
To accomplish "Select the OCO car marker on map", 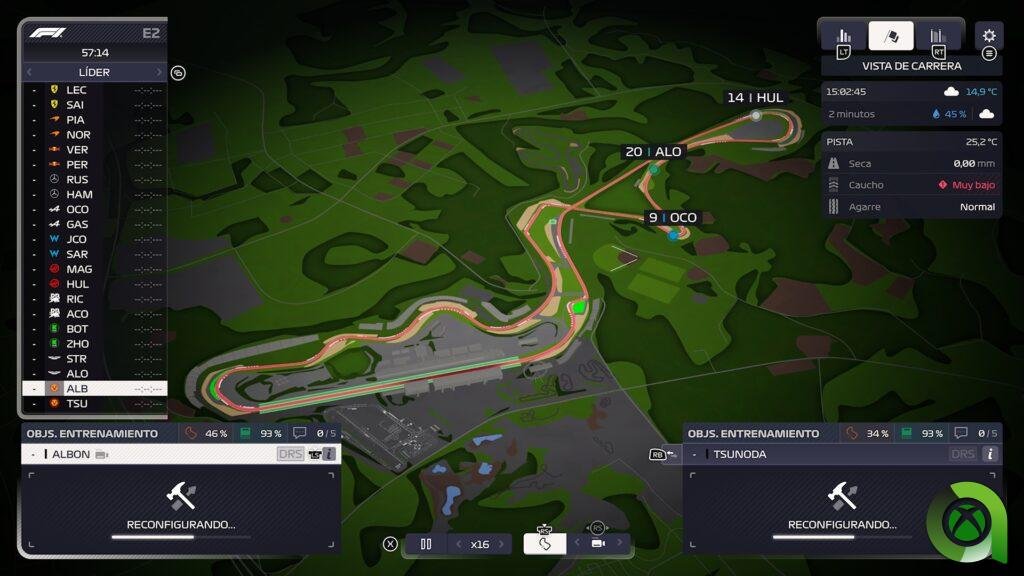I will tap(673, 235).
